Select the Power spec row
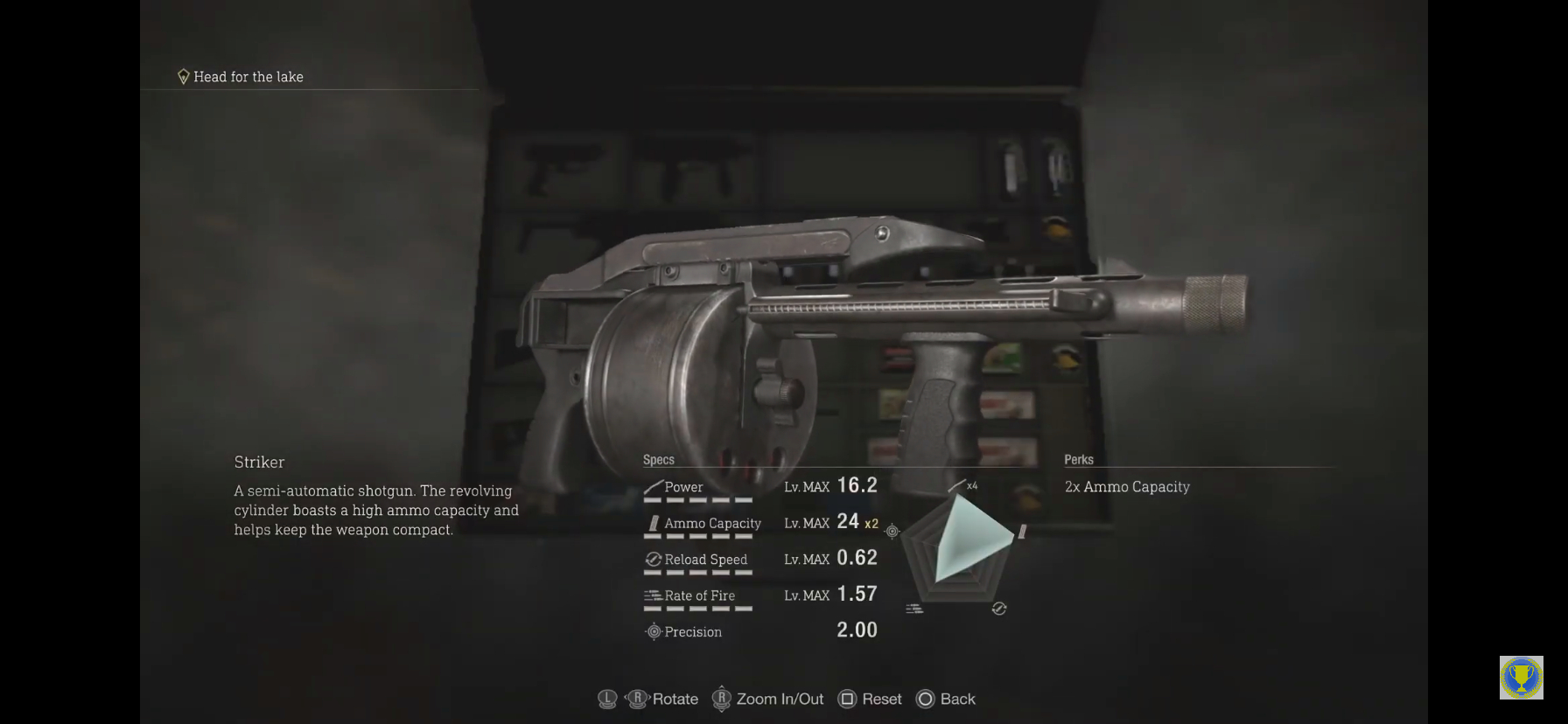Viewport: 1568px width, 724px height. click(759, 487)
